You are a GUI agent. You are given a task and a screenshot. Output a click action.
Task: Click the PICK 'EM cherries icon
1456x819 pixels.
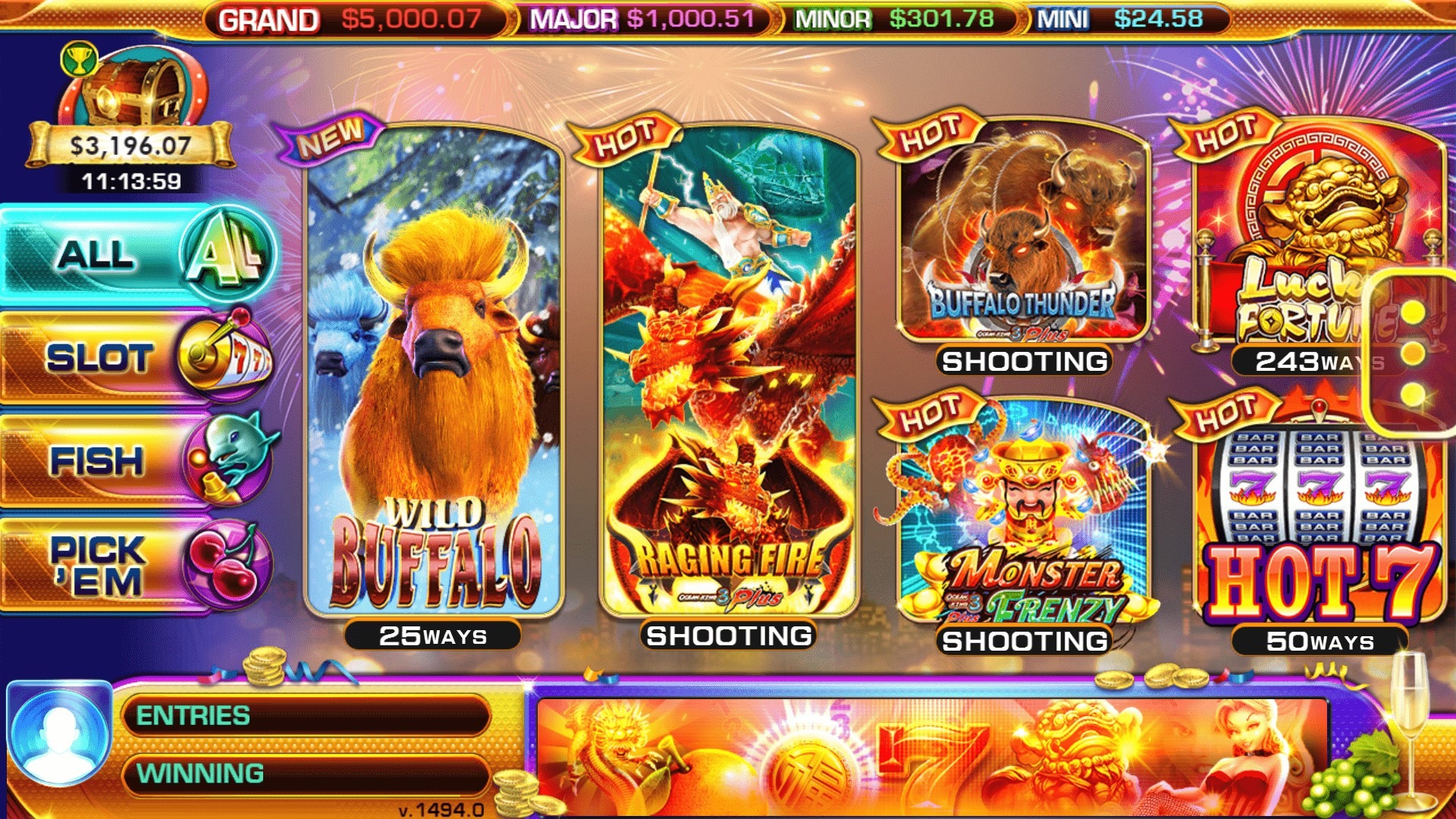227,563
